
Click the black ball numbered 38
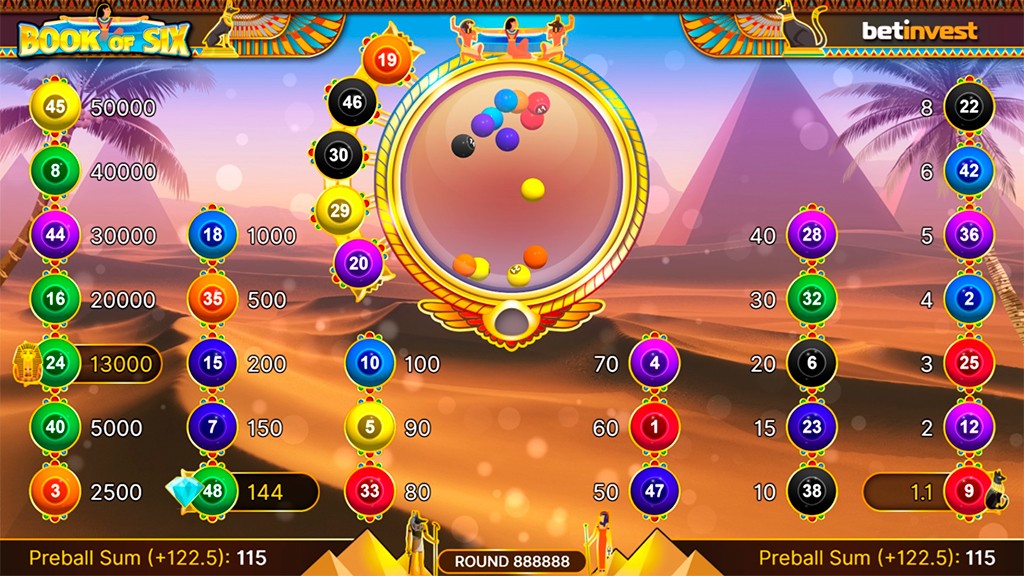(811, 492)
